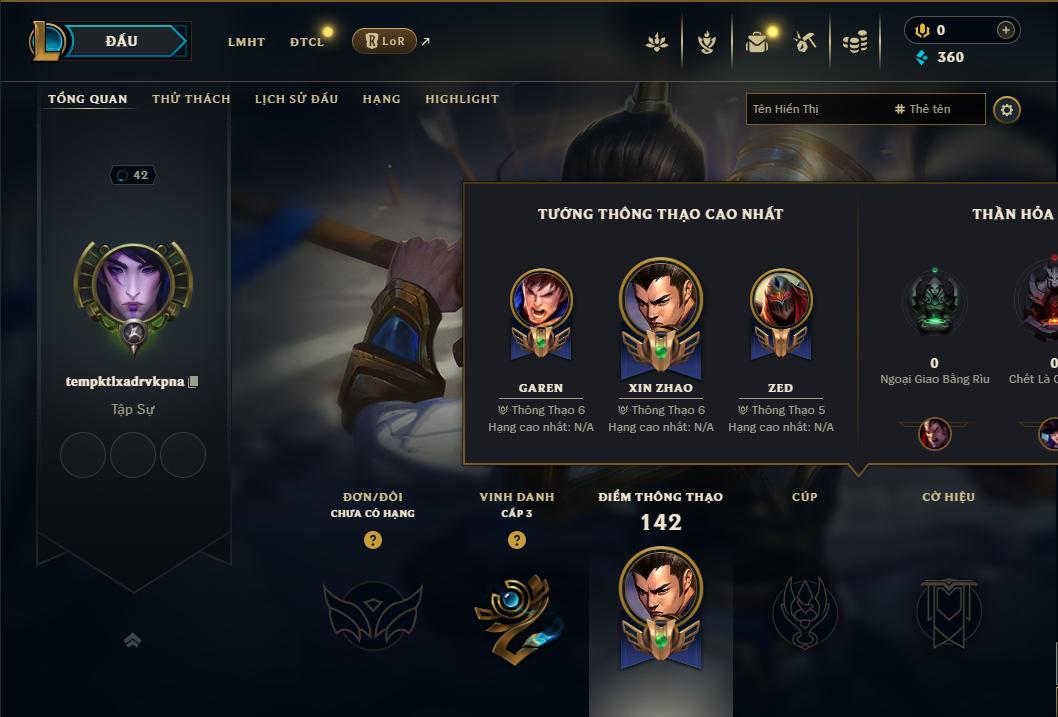The image size is (1058, 717).
Task: Add RP with the plus button
Action: 1006,31
